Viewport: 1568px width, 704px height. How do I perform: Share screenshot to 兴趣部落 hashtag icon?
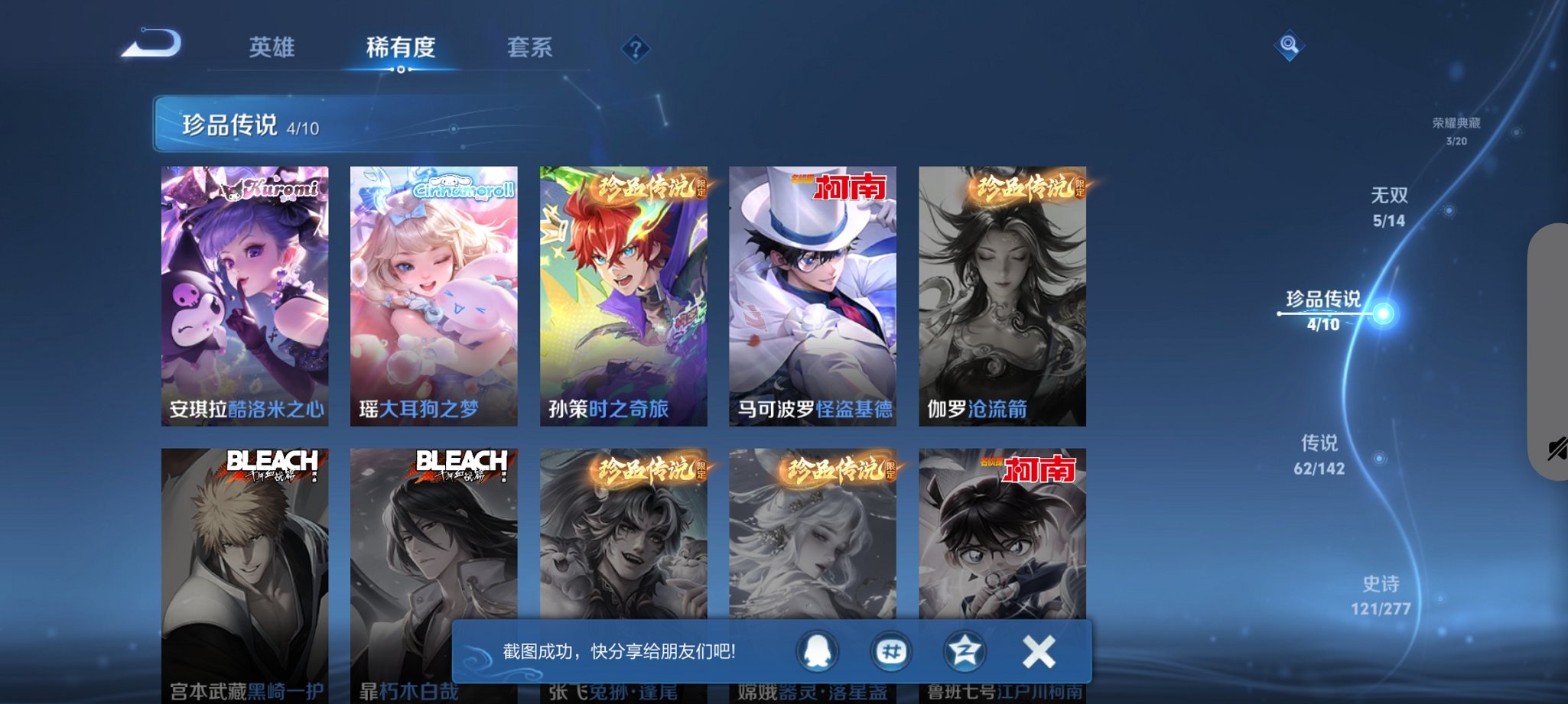point(892,651)
